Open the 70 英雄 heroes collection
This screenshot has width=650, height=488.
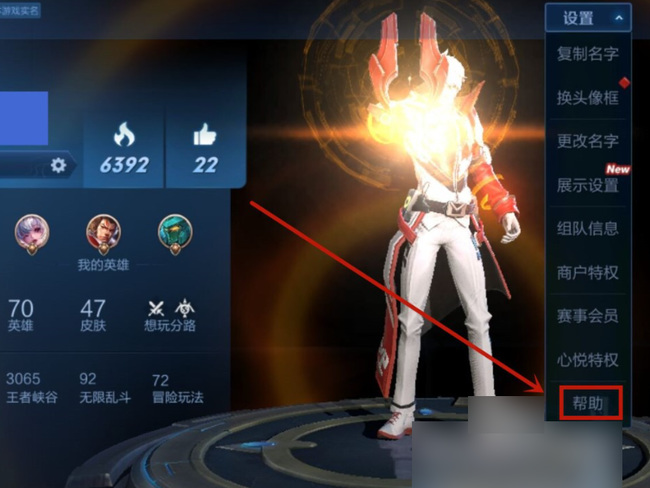20,314
